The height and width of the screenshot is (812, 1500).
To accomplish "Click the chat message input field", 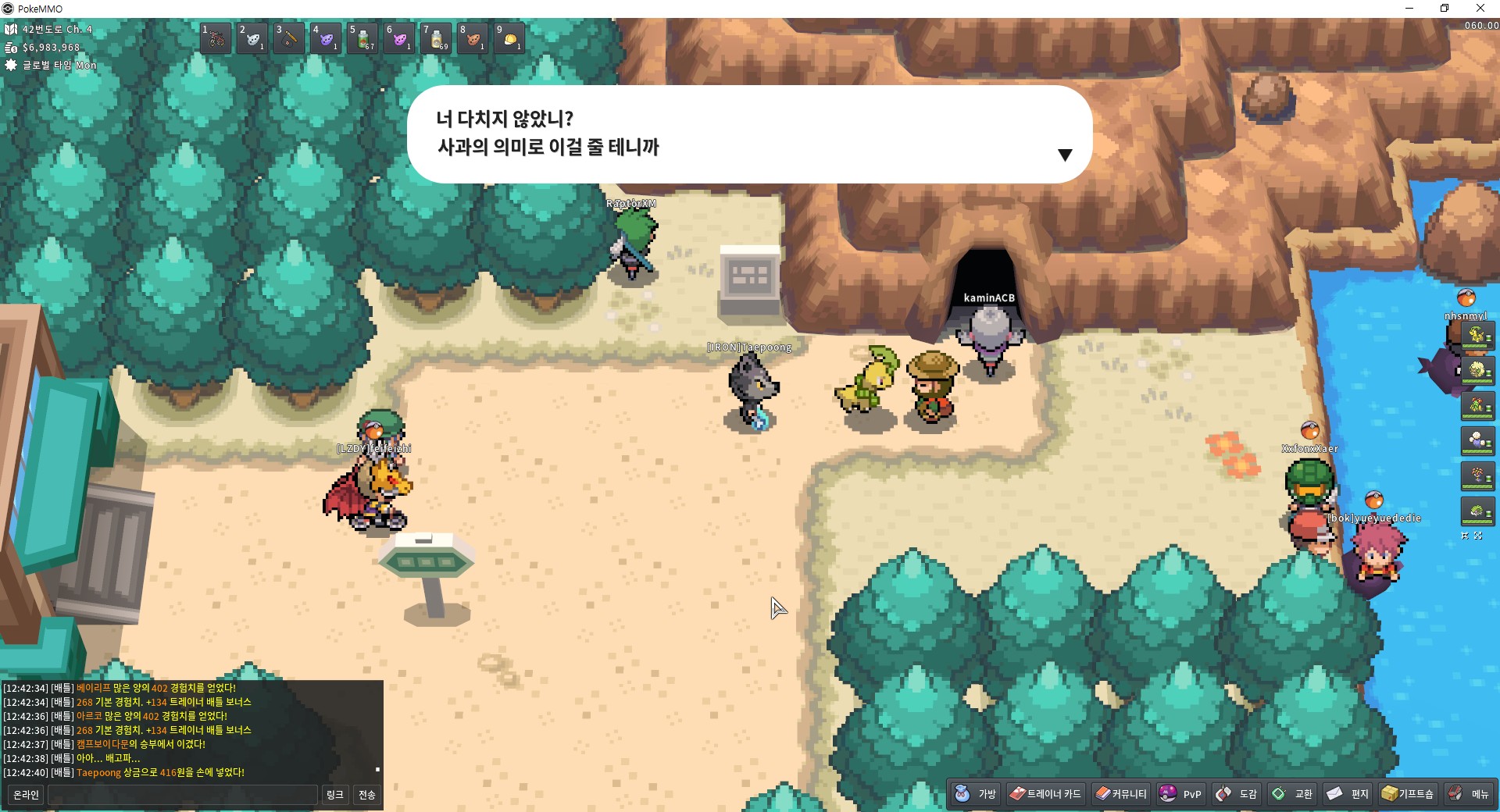I will [183, 795].
